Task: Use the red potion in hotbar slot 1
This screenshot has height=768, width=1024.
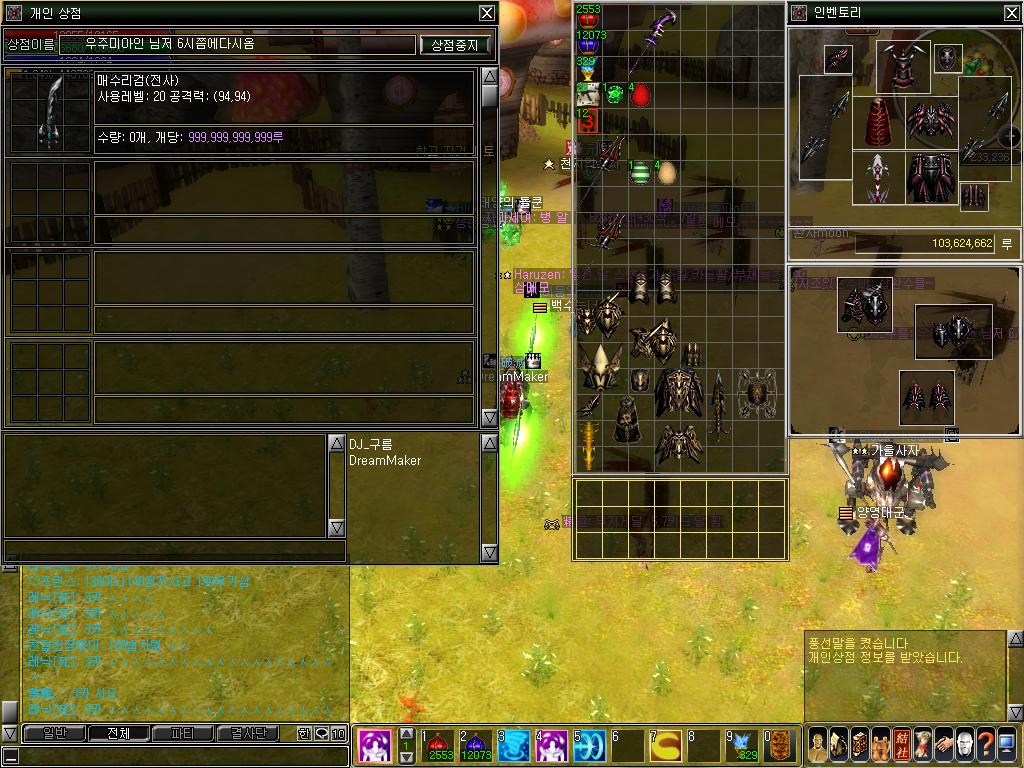Action: pos(440,745)
